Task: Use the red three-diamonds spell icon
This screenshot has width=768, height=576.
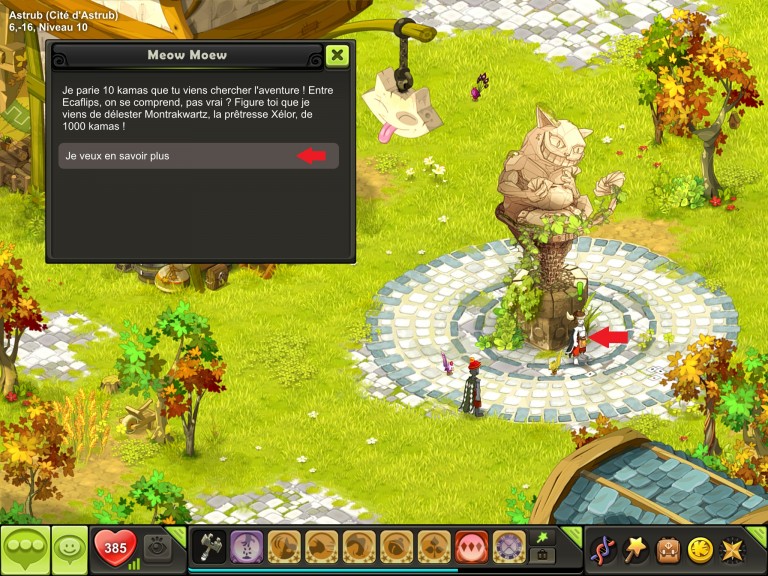Action: coord(473,547)
